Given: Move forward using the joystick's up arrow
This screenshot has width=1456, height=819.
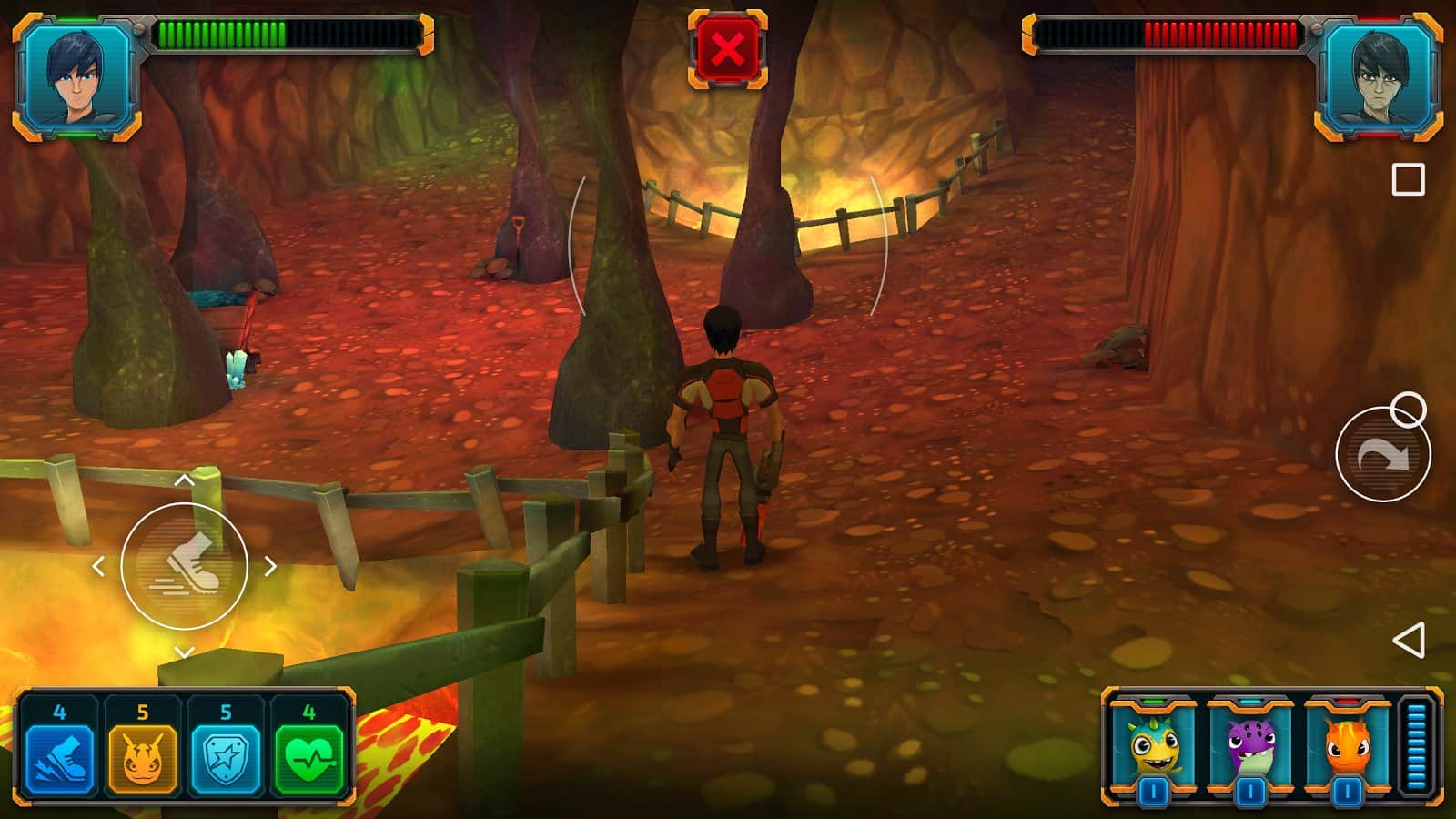Looking at the screenshot, I should pos(184,480).
